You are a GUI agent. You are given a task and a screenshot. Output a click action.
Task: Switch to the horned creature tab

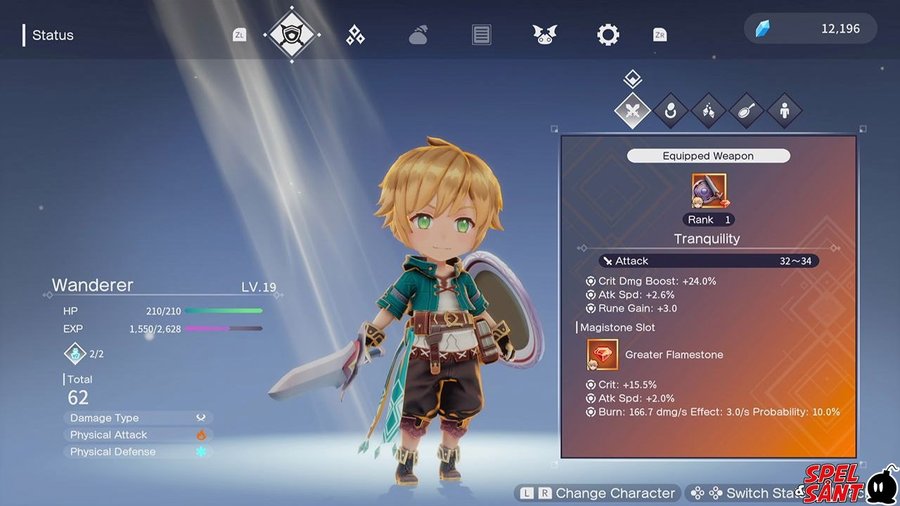pyautogui.click(x=544, y=35)
